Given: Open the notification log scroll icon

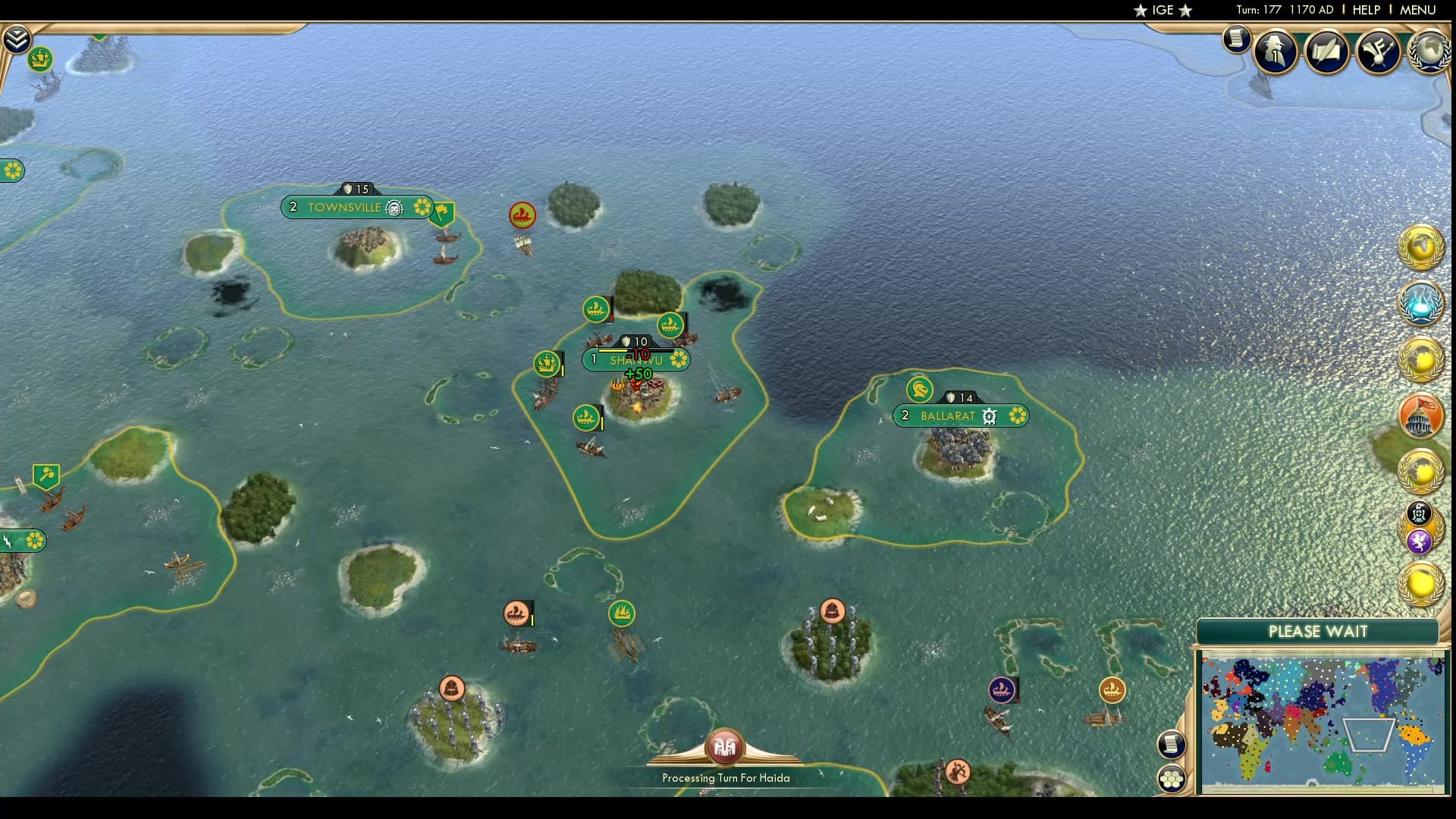Looking at the screenshot, I should 1236,39.
